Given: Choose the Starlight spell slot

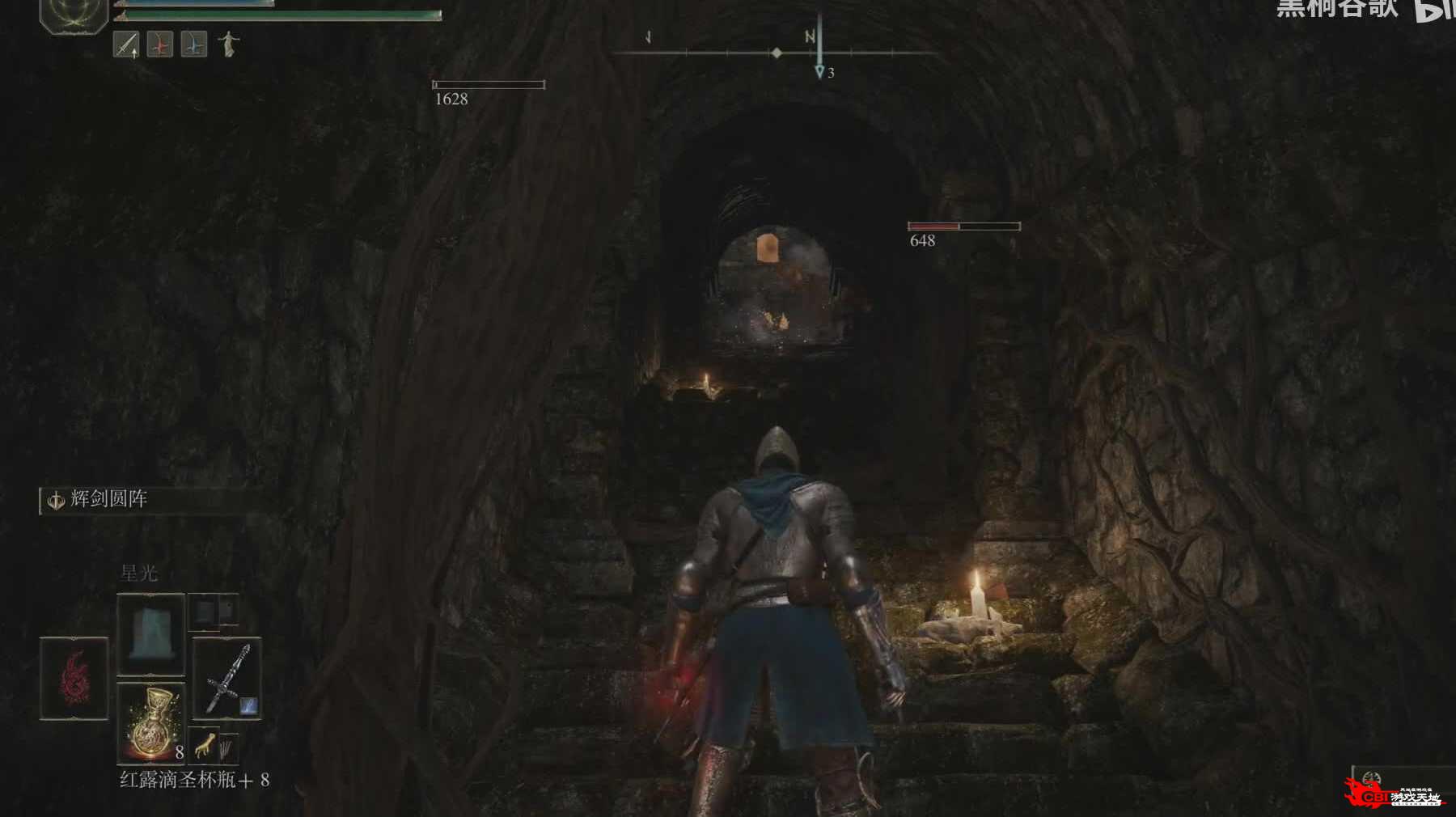Looking at the screenshot, I should [151, 633].
